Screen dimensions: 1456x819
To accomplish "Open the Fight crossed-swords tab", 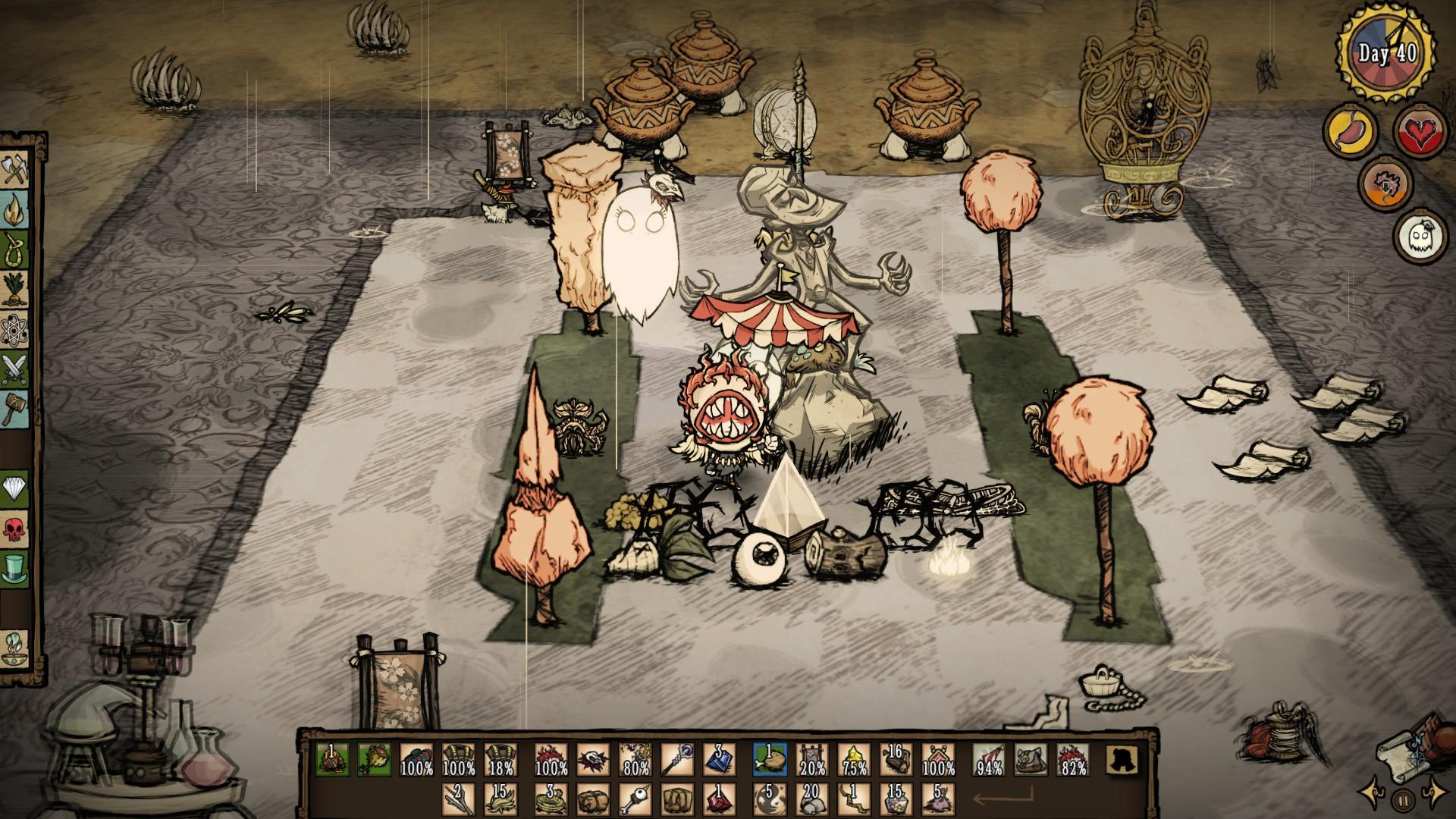I will point(15,372).
